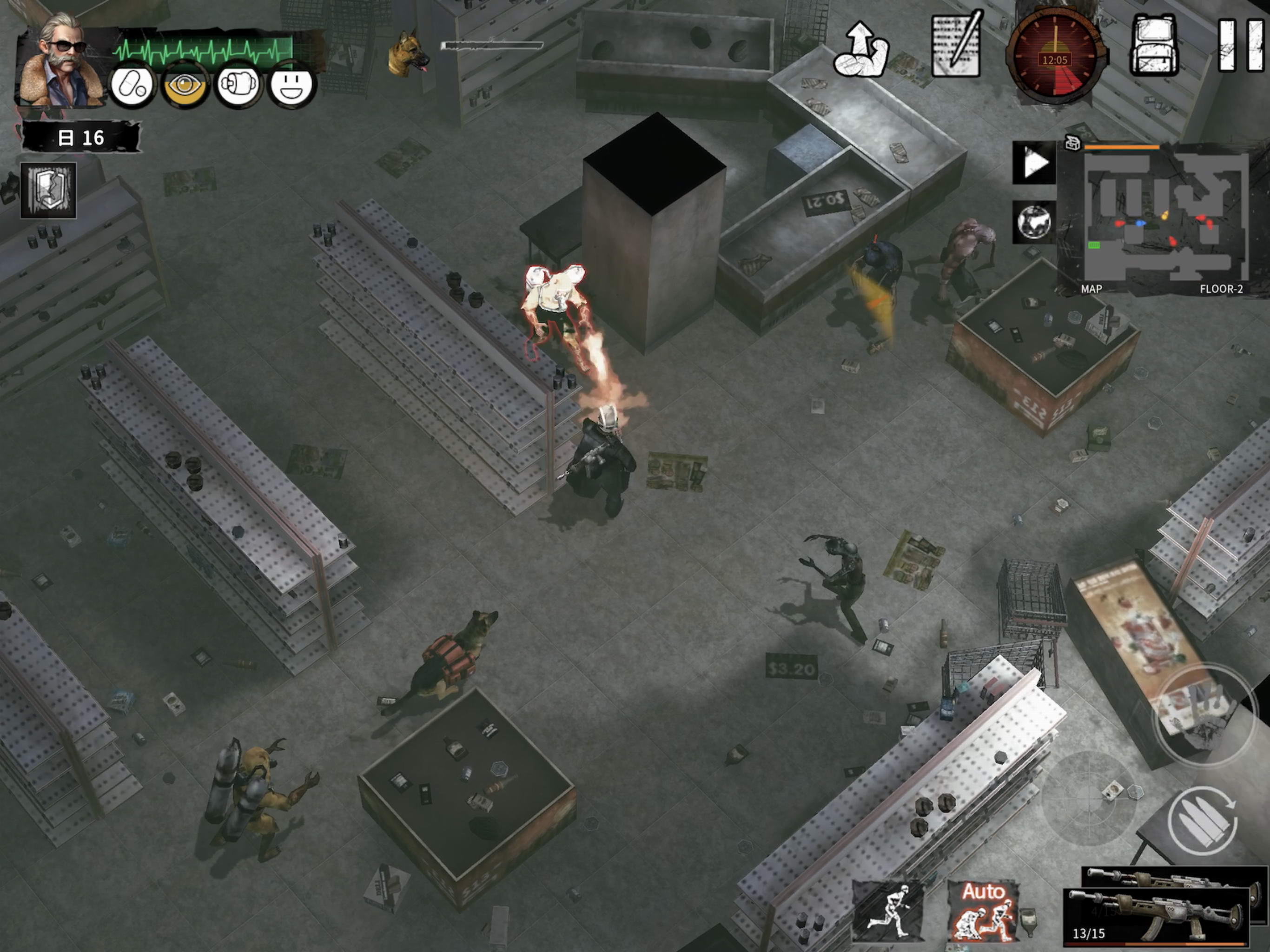Click the stomach hunger status icon
Image resolution: width=1270 pixels, height=952 pixels.
[x=238, y=86]
